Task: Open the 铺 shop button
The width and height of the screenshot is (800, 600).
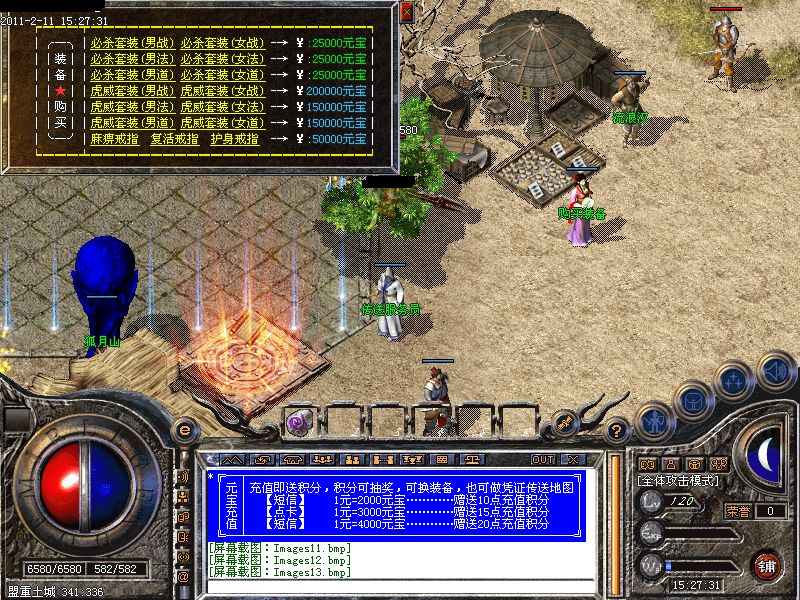Action: pos(768,566)
